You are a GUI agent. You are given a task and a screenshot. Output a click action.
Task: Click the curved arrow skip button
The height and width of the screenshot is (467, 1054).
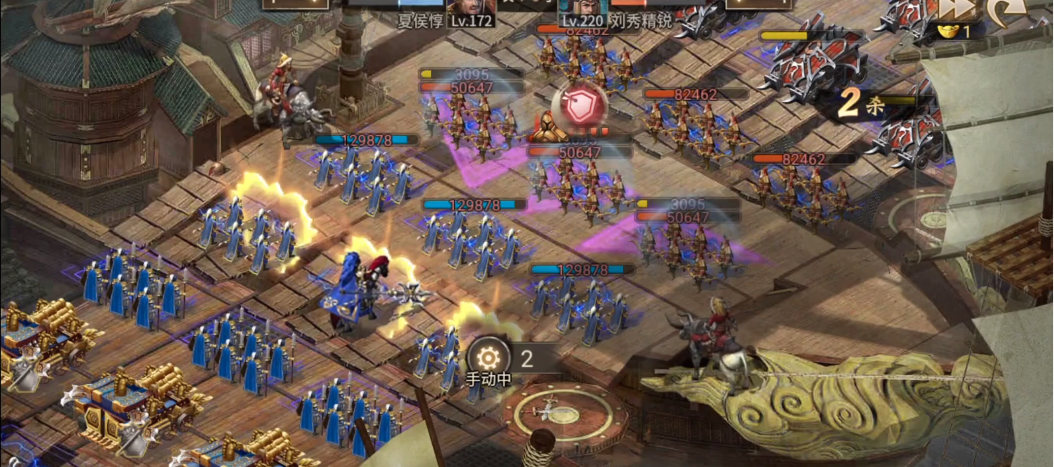(1003, 10)
